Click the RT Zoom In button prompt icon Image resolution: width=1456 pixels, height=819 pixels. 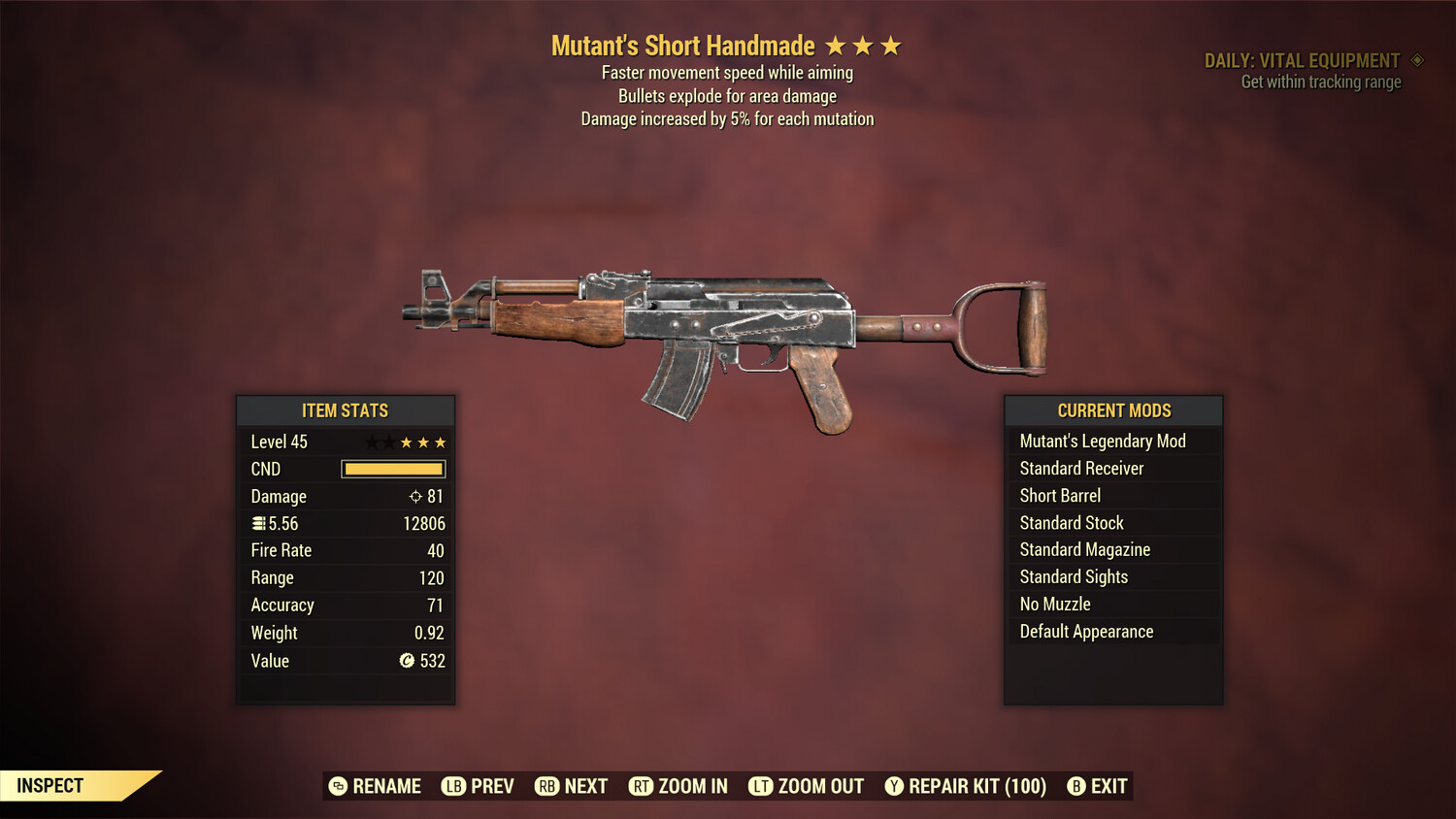click(642, 786)
